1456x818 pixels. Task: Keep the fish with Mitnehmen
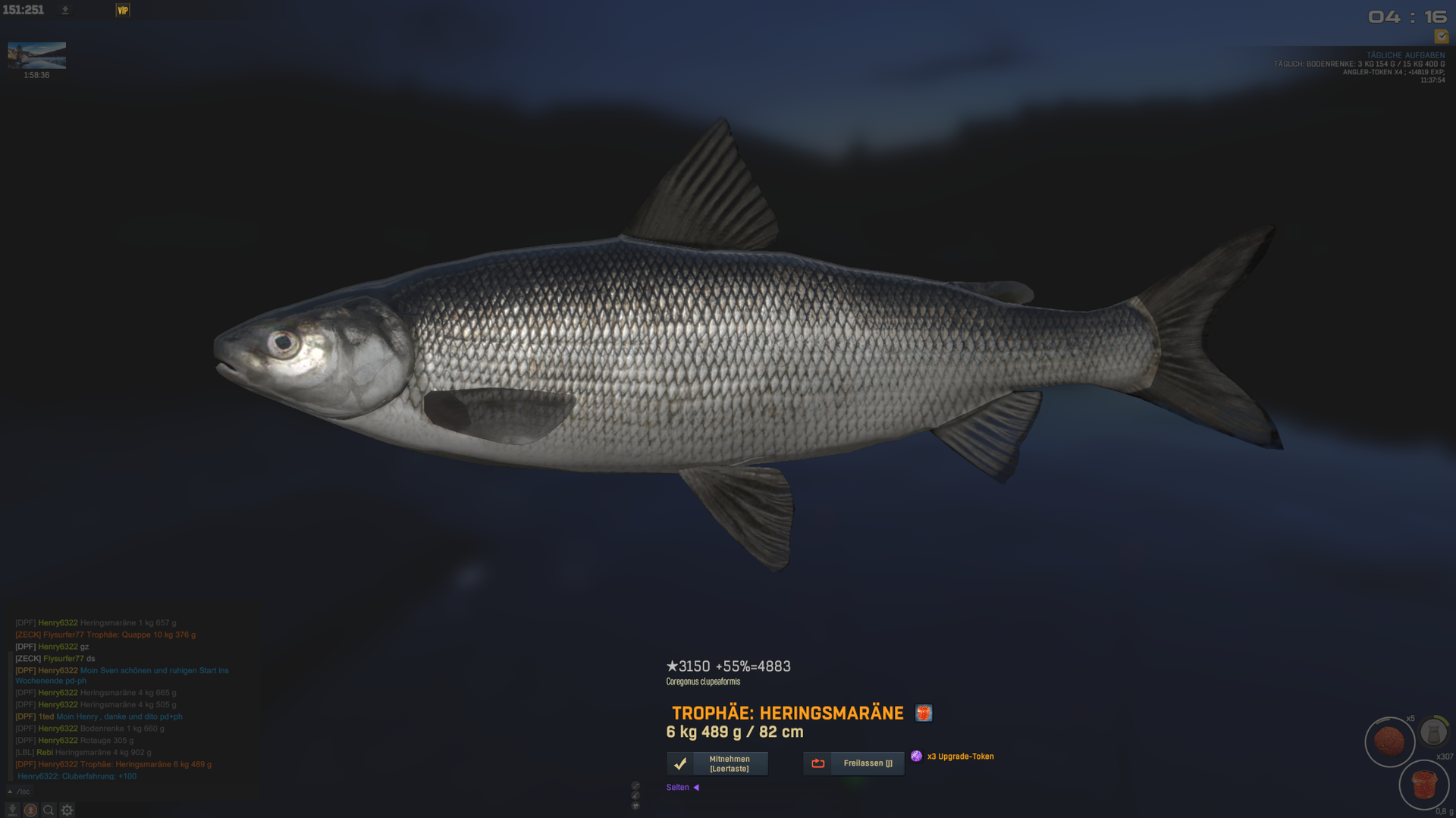[717, 763]
